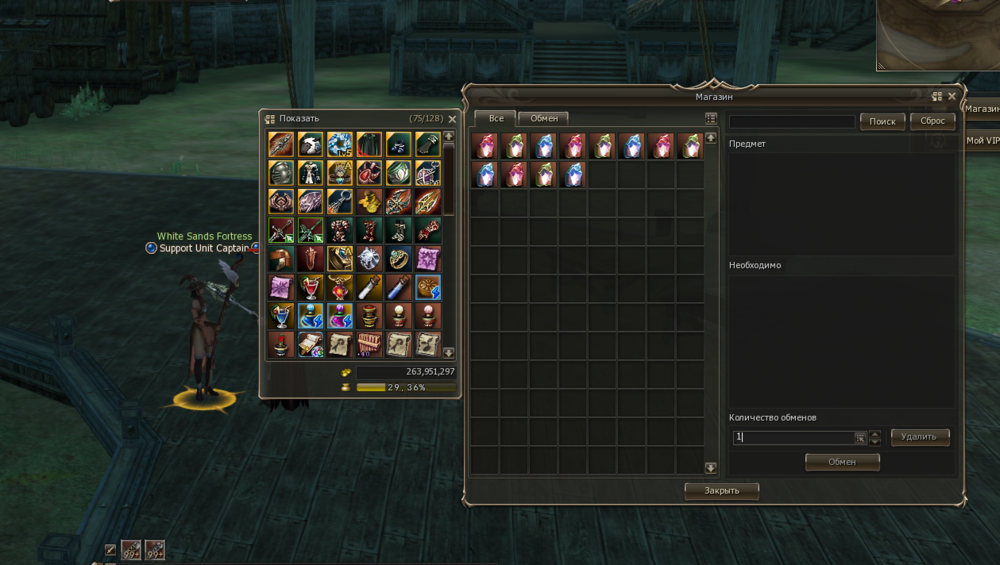
Task: Close the Показать inventory window
Action: coord(452,119)
